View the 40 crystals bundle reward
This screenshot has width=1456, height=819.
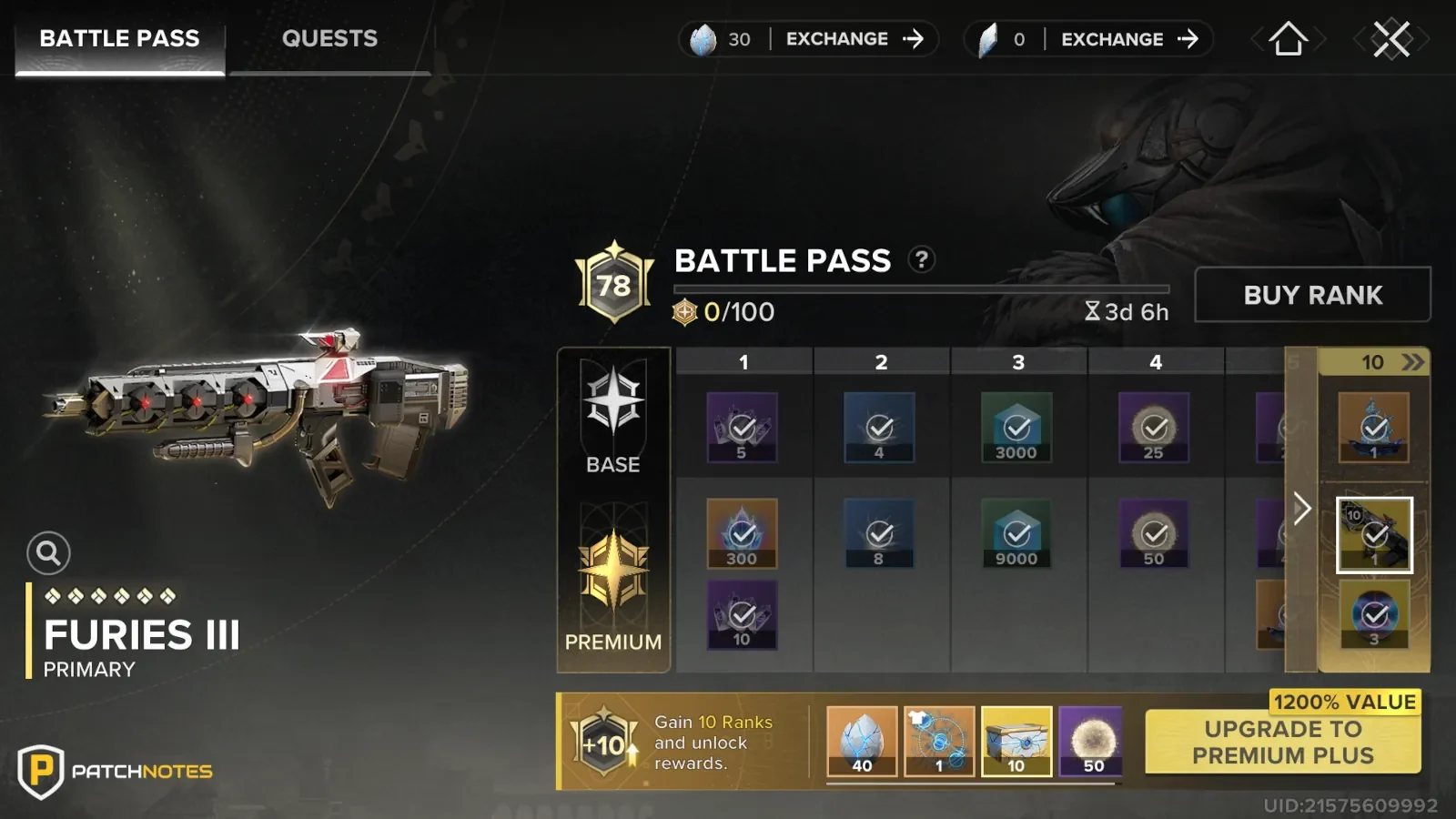[x=862, y=742]
